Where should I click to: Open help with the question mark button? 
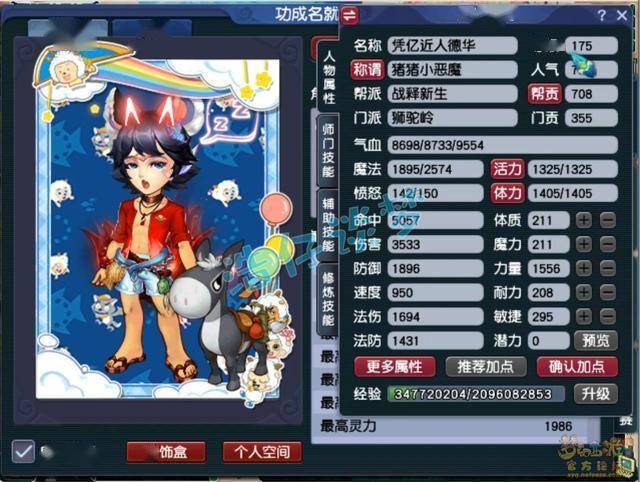click(x=602, y=16)
